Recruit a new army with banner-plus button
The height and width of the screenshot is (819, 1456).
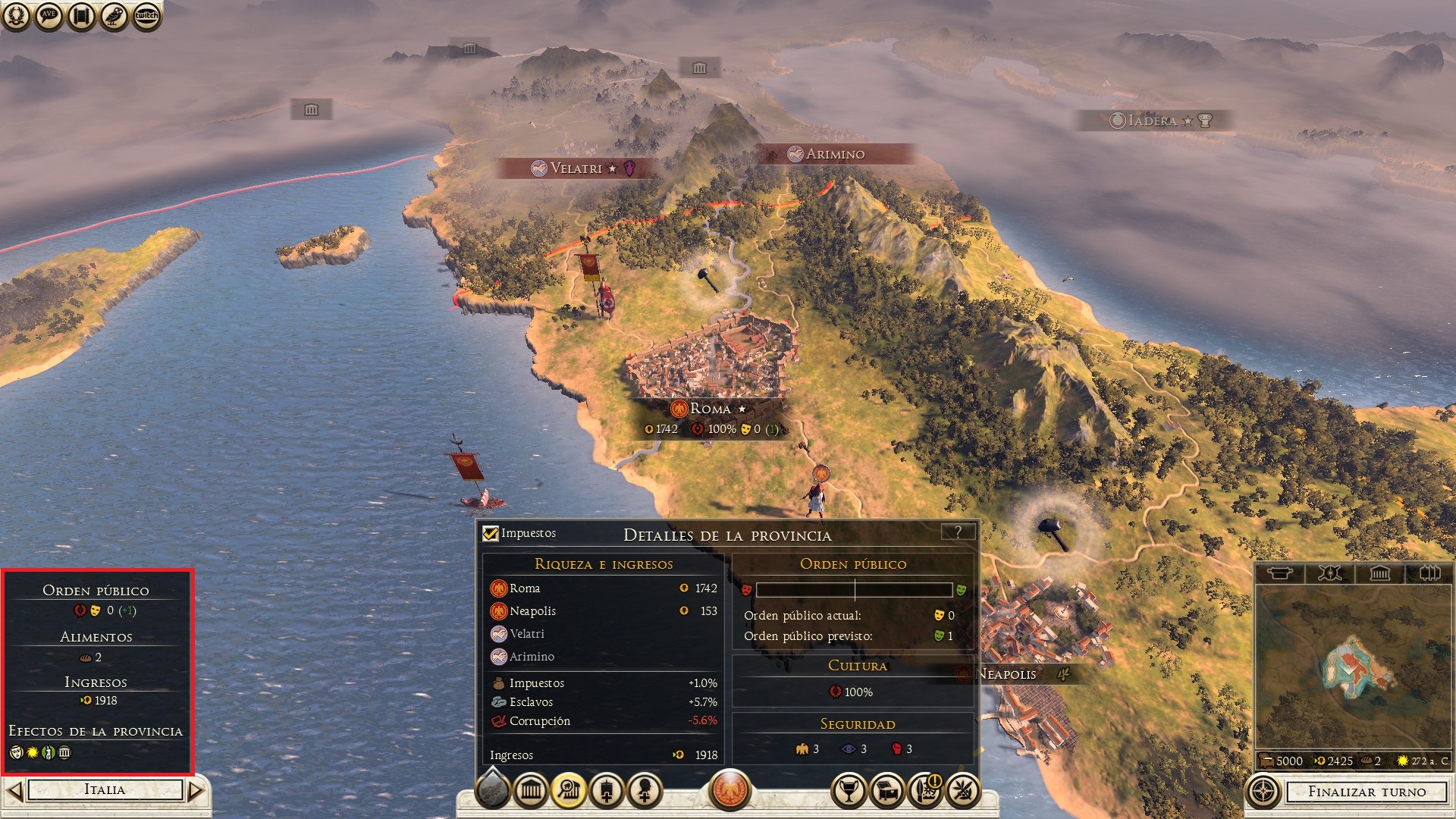point(607,792)
